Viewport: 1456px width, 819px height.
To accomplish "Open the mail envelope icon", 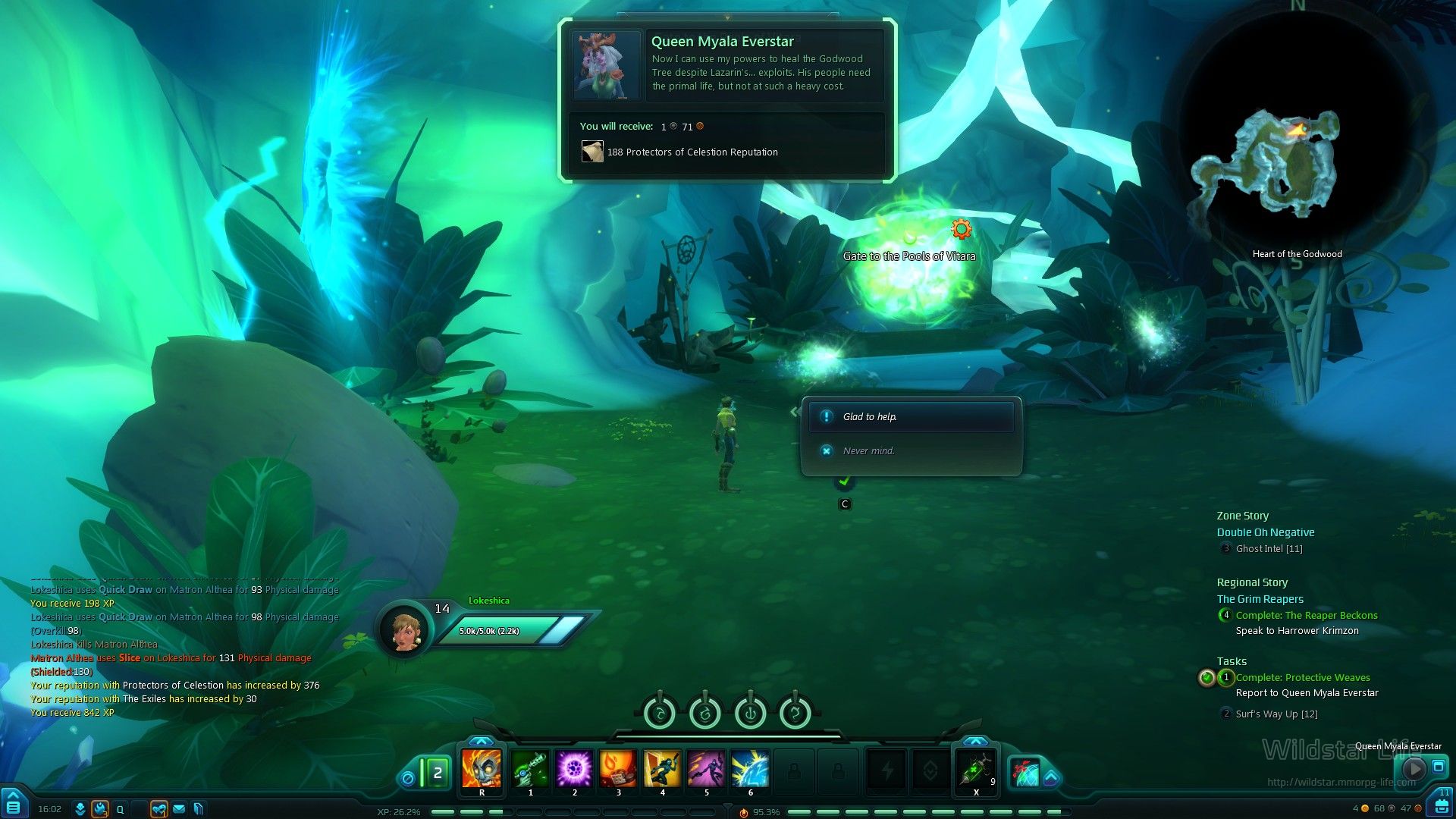I will 179,809.
